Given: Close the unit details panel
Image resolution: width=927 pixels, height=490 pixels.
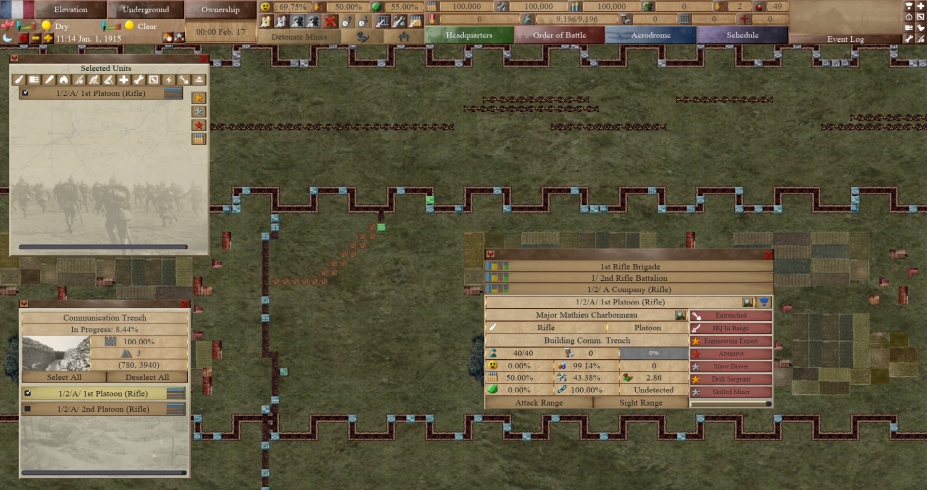Looking at the screenshot, I should pyautogui.click(x=490, y=254).
